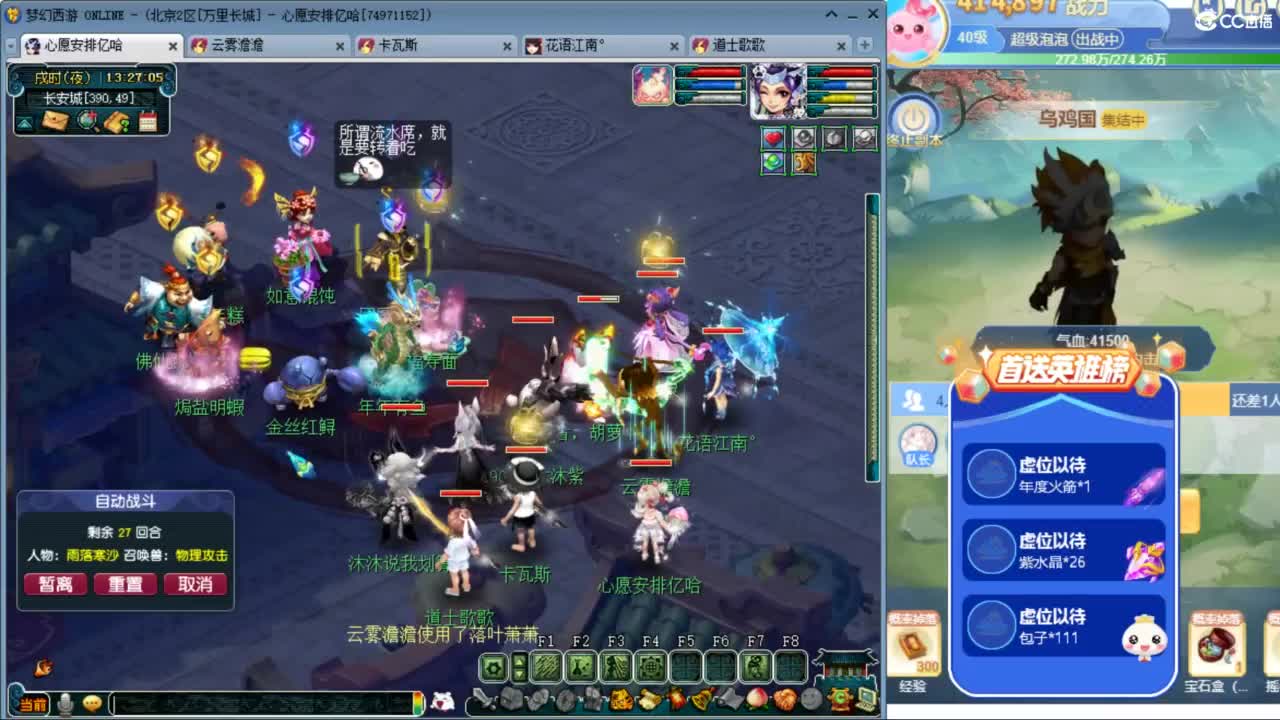Click the bell icon in the item bar
Image resolution: width=1280 pixels, height=720 pixels.
703,698
